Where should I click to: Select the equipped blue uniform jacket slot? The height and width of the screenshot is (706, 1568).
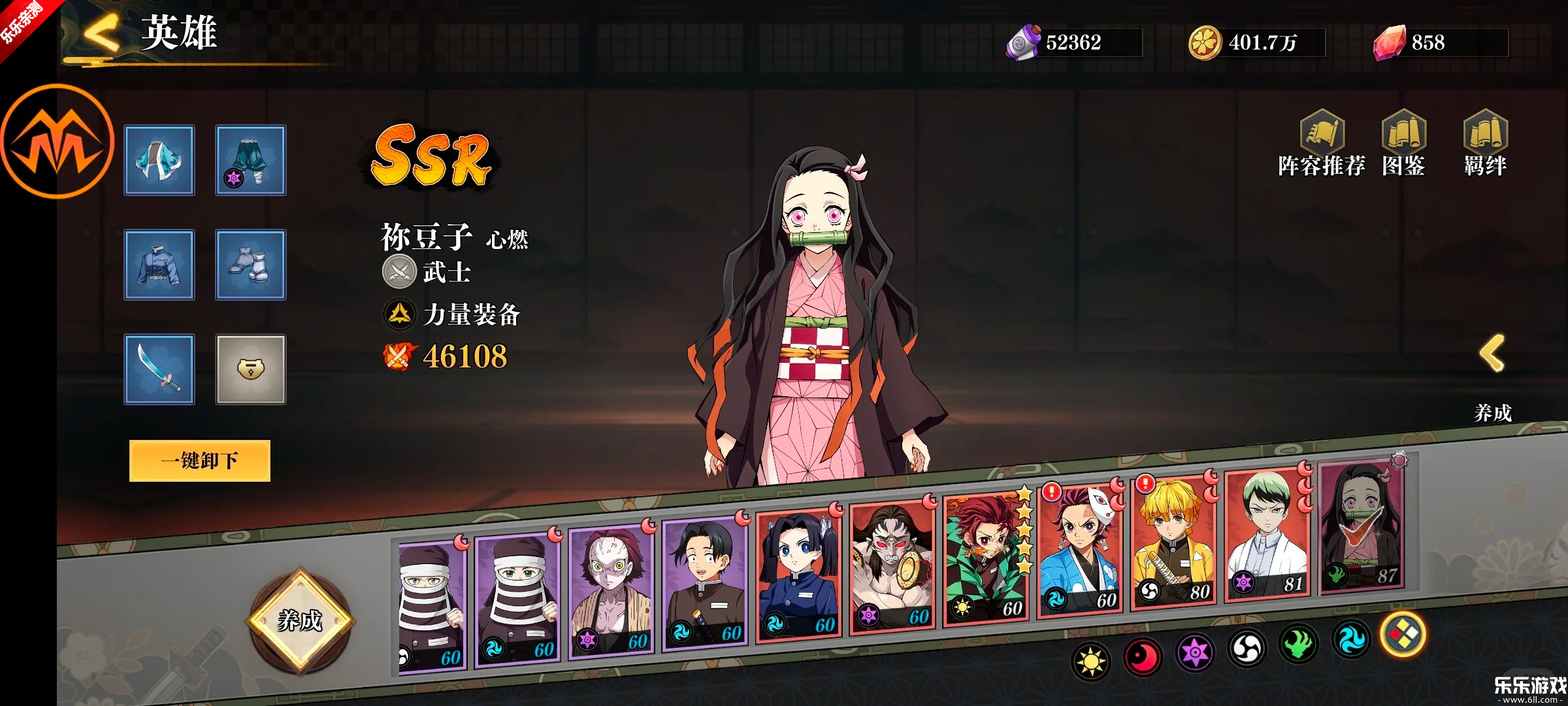pos(159,265)
